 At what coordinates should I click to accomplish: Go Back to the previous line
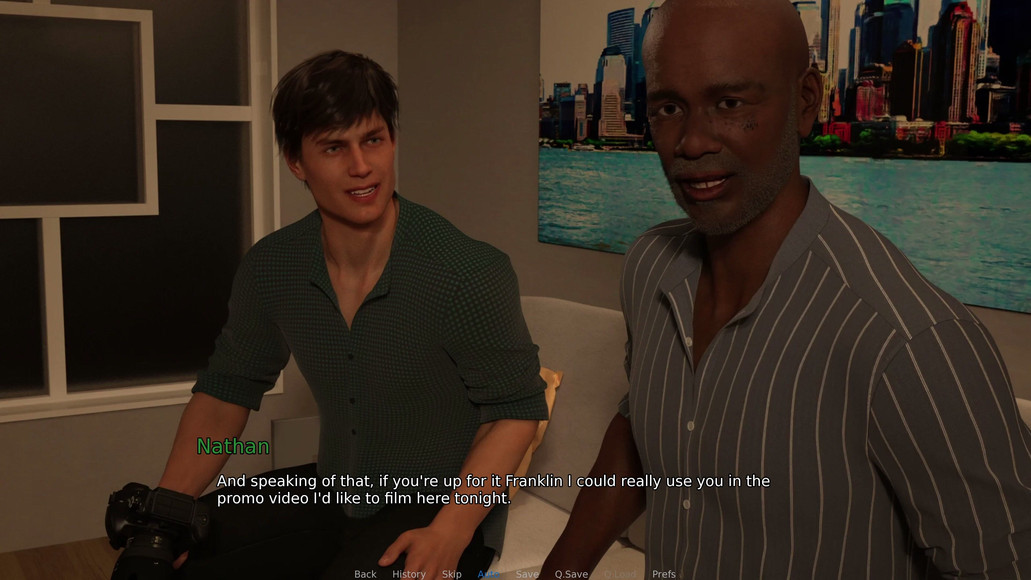365,574
